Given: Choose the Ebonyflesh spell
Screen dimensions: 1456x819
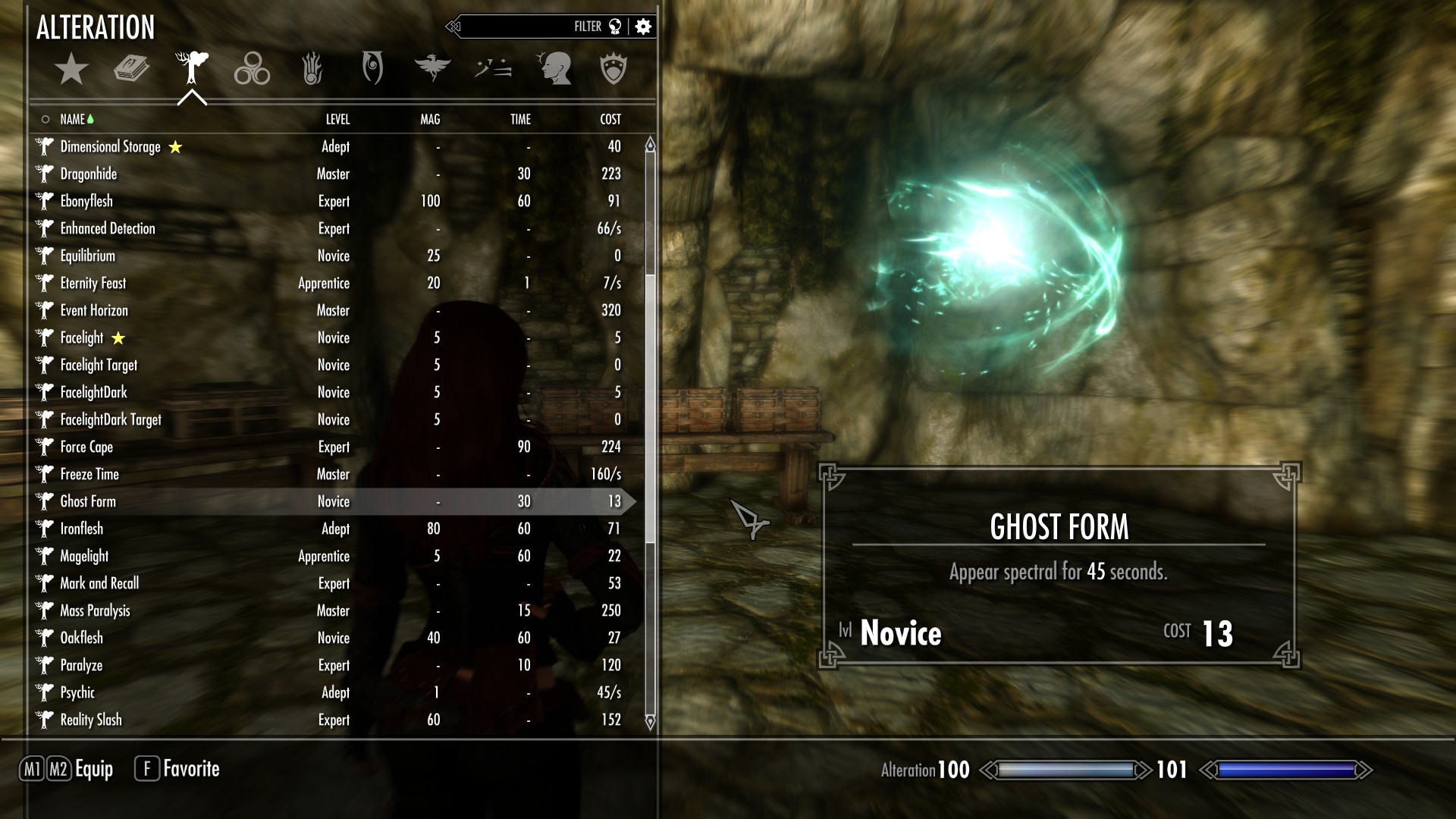Looking at the screenshot, I should click(86, 201).
